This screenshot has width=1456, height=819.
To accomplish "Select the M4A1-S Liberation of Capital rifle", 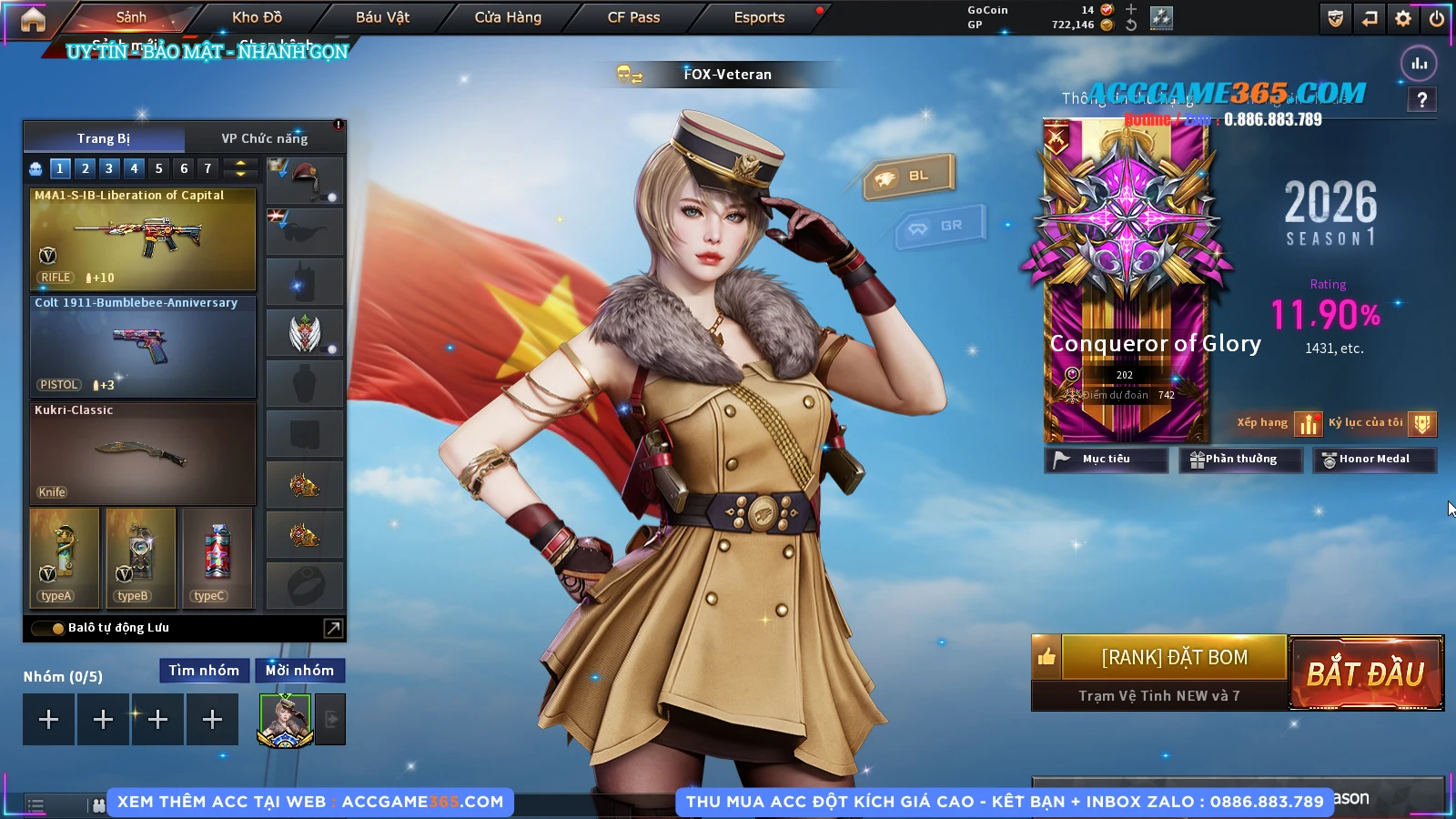I will (x=143, y=238).
